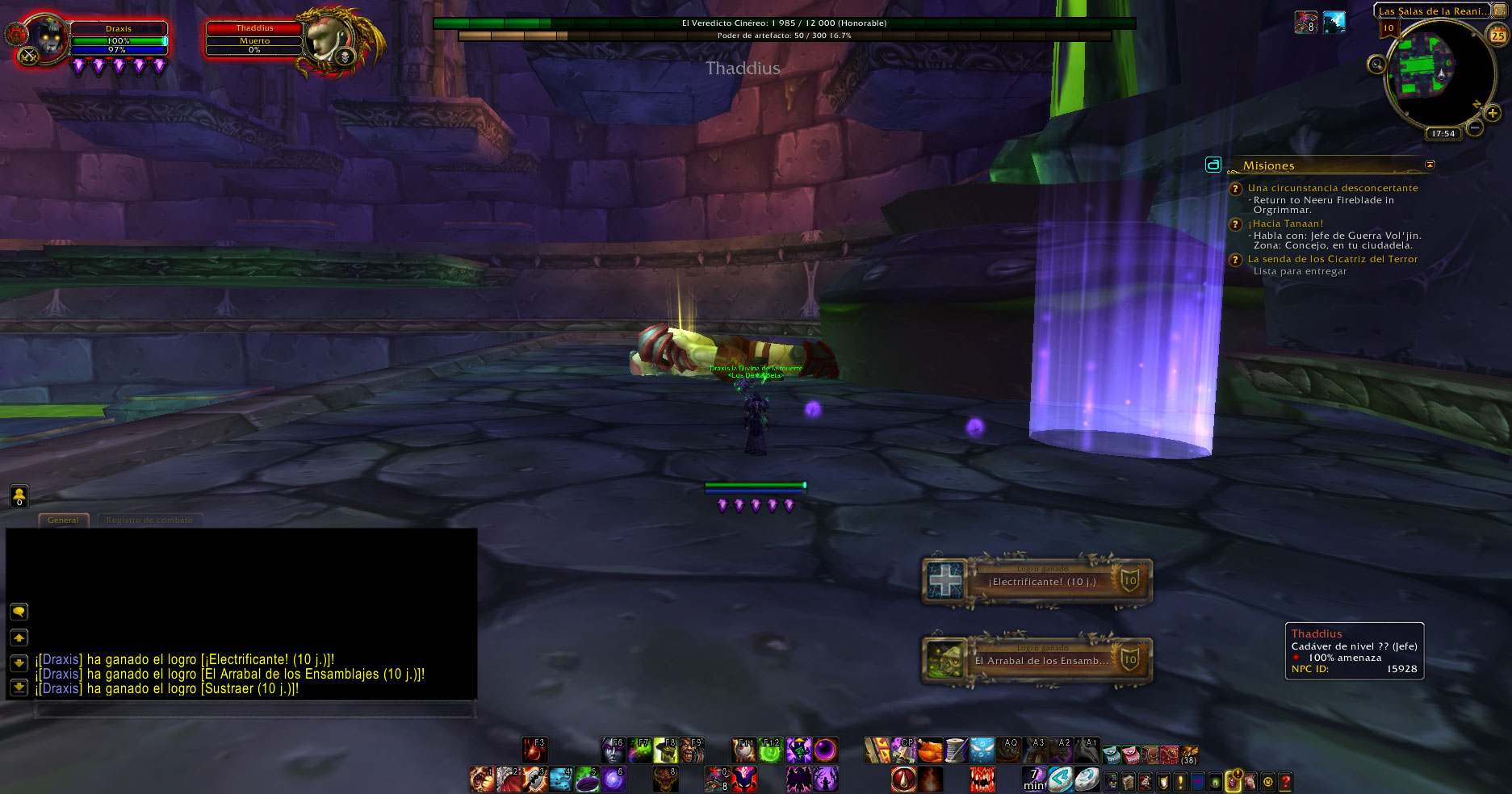
Task: Open the minimap tracking magnifier button
Action: point(1376,65)
